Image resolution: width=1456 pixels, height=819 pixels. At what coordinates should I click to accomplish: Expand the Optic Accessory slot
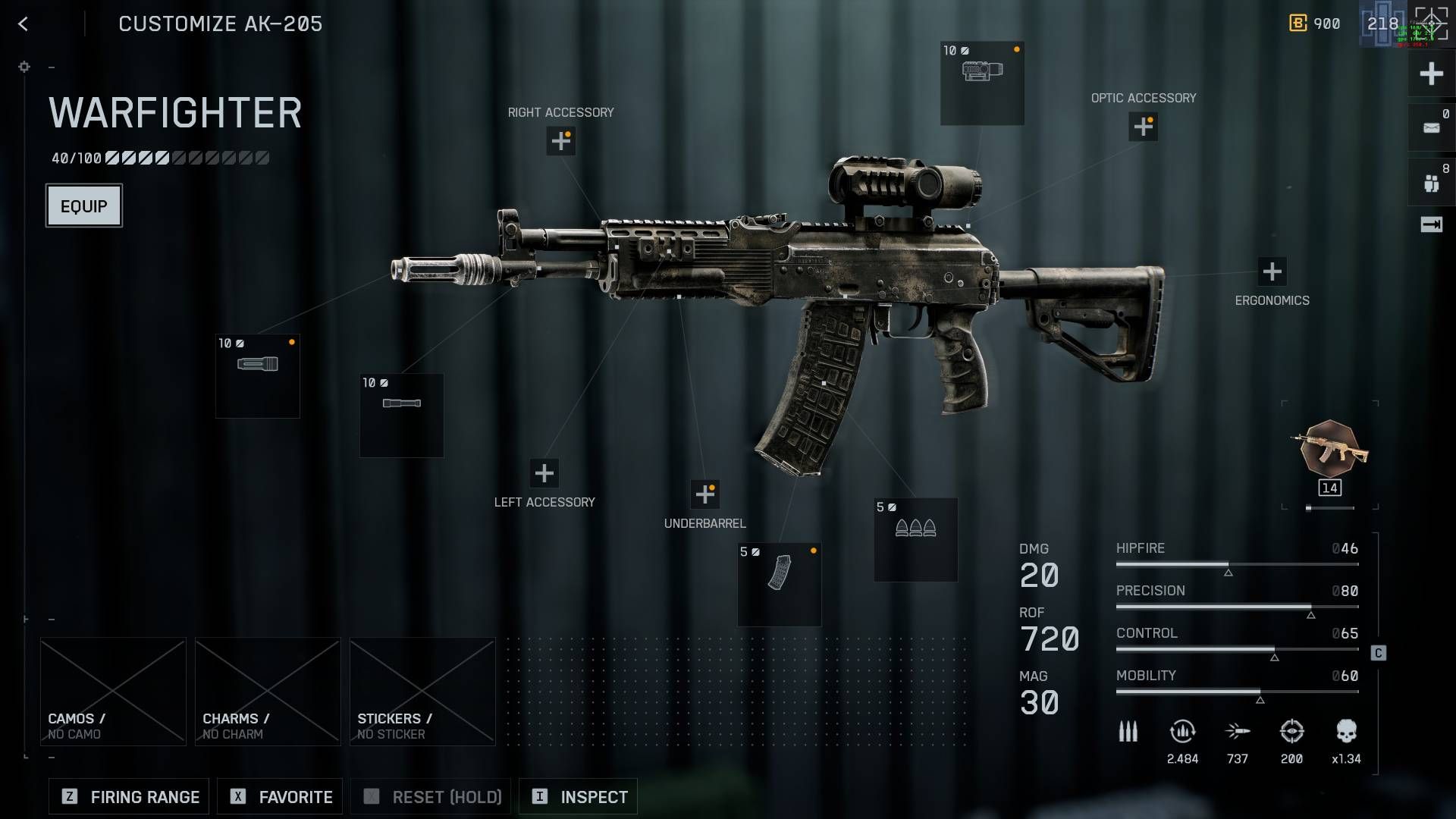[x=1143, y=127]
